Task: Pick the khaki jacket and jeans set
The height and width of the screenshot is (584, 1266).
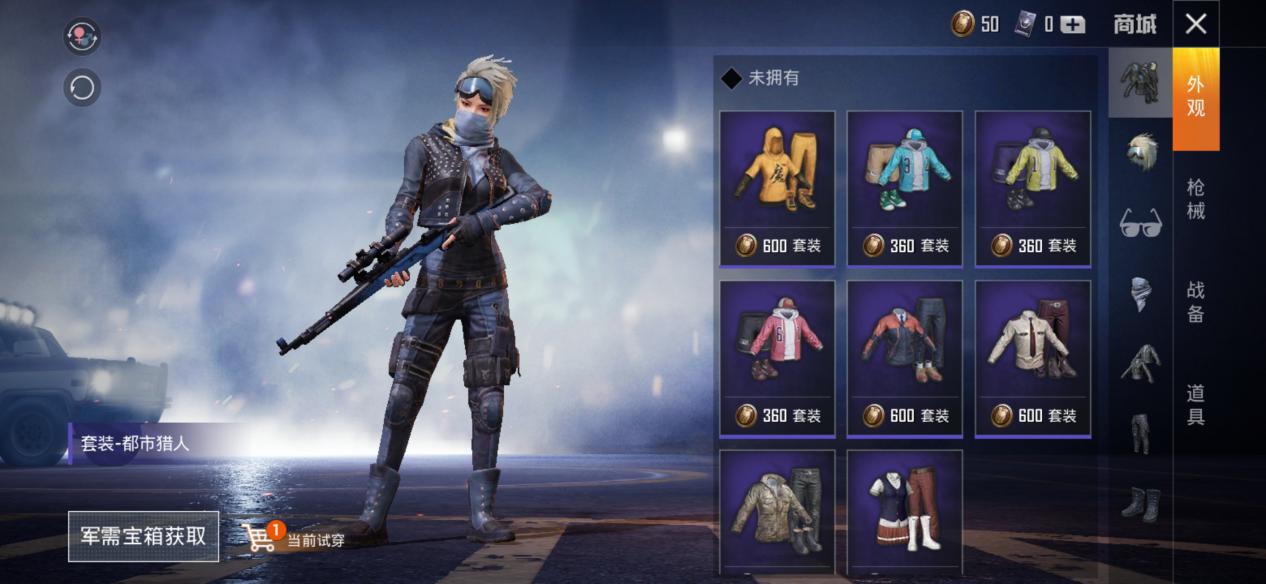Action: click(x=777, y=512)
